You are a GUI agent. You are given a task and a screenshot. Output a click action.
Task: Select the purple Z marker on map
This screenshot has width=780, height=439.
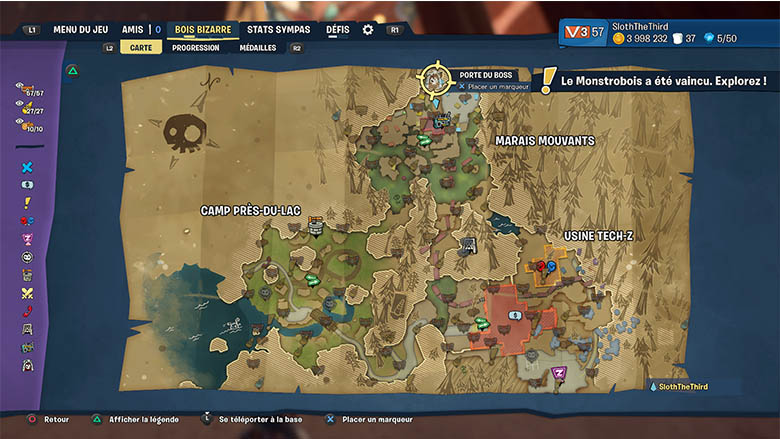pos(559,374)
